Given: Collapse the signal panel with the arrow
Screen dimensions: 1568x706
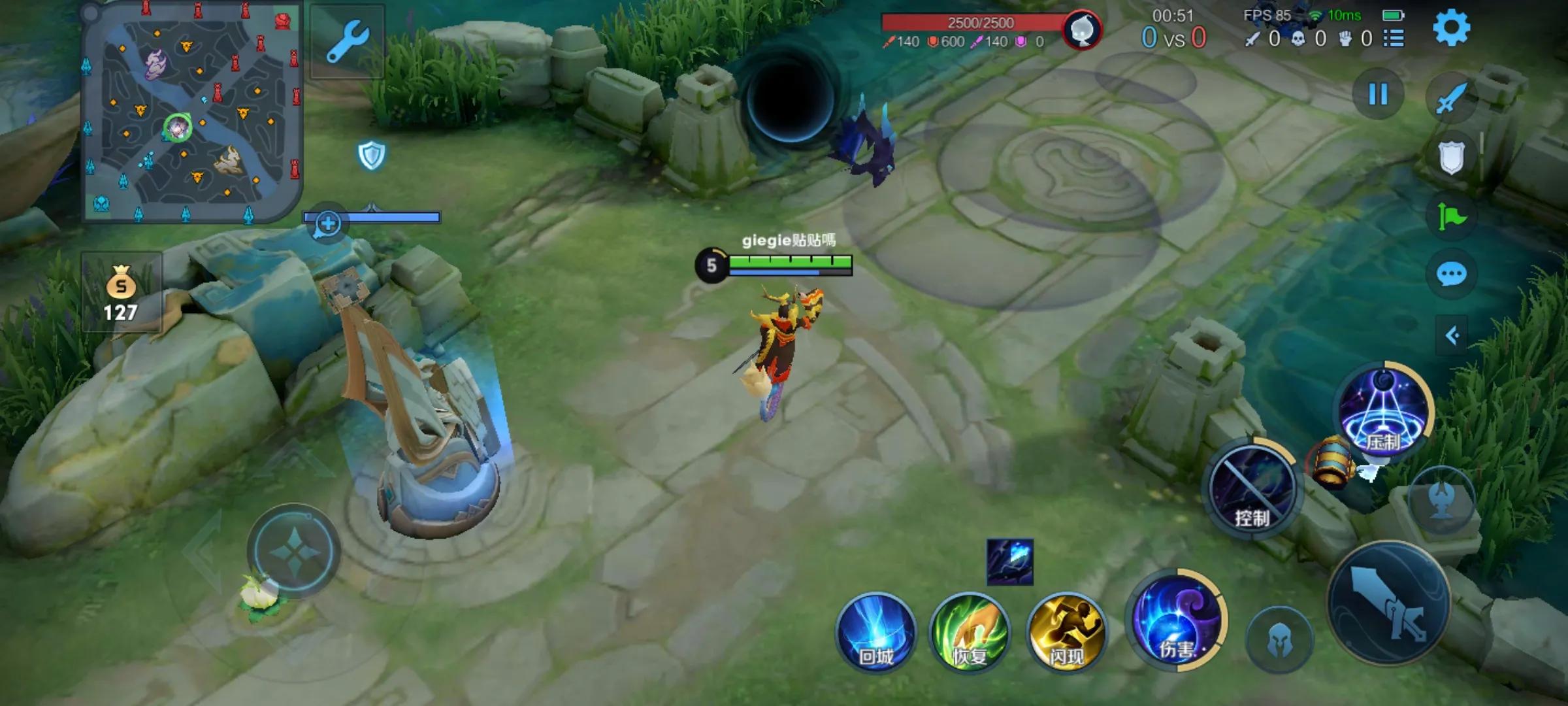Looking at the screenshot, I should [1451, 336].
